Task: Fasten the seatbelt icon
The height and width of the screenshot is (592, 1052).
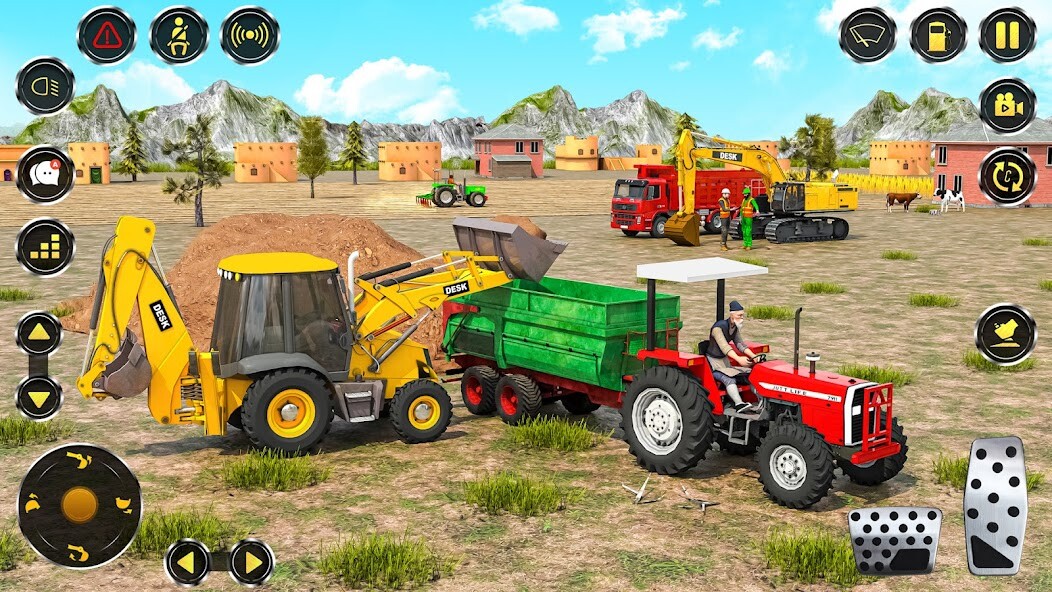Action: click(179, 36)
